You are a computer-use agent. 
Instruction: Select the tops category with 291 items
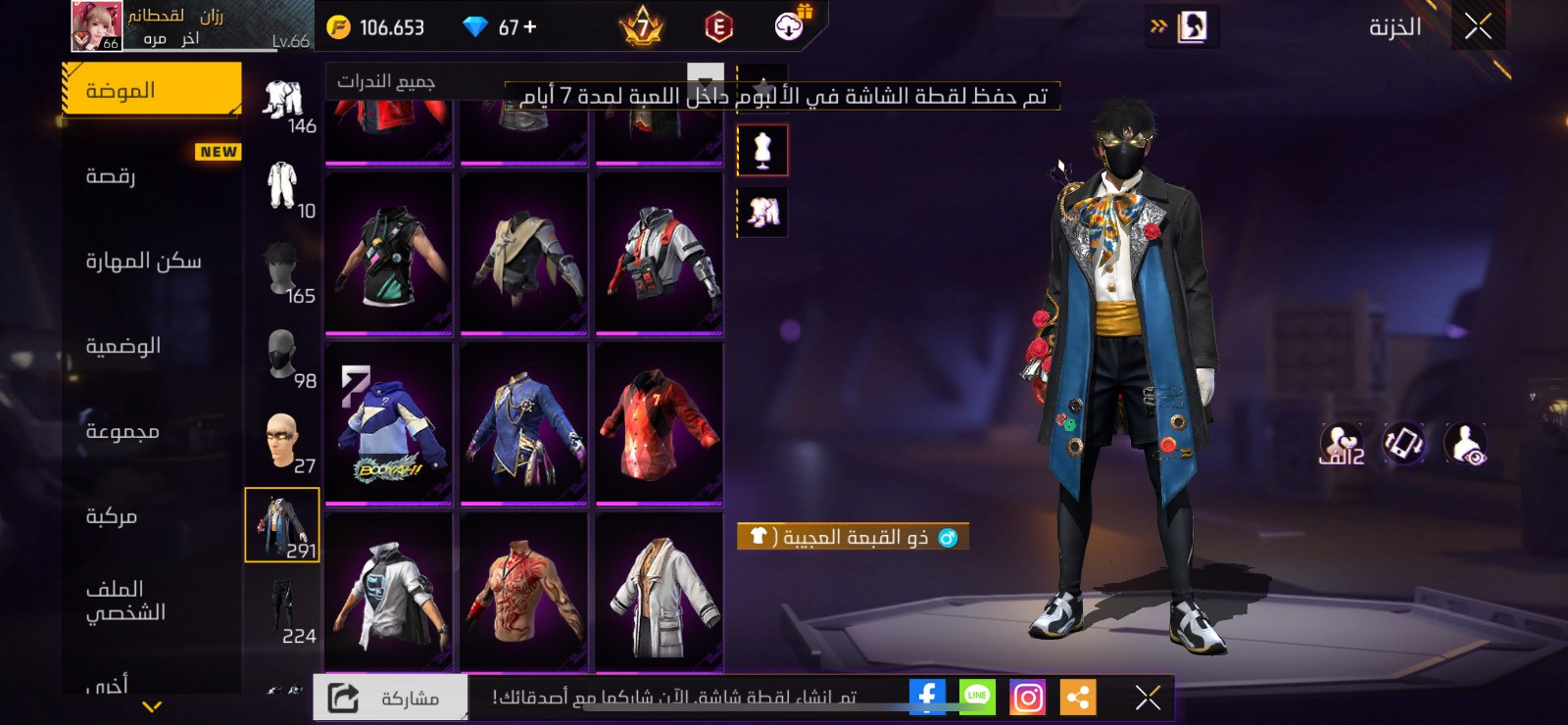282,525
